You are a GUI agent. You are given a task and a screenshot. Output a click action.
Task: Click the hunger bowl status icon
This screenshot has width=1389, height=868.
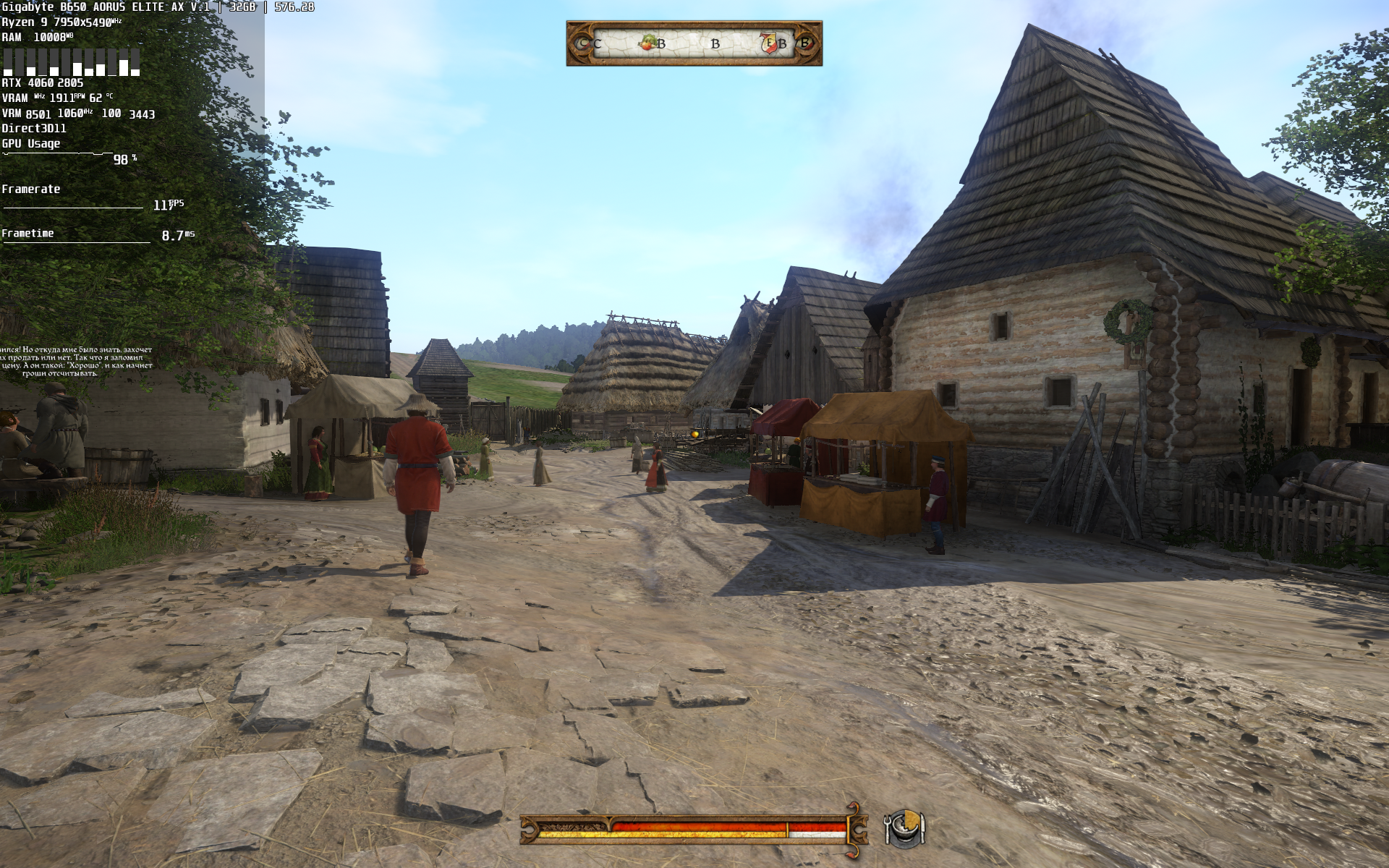[904, 828]
